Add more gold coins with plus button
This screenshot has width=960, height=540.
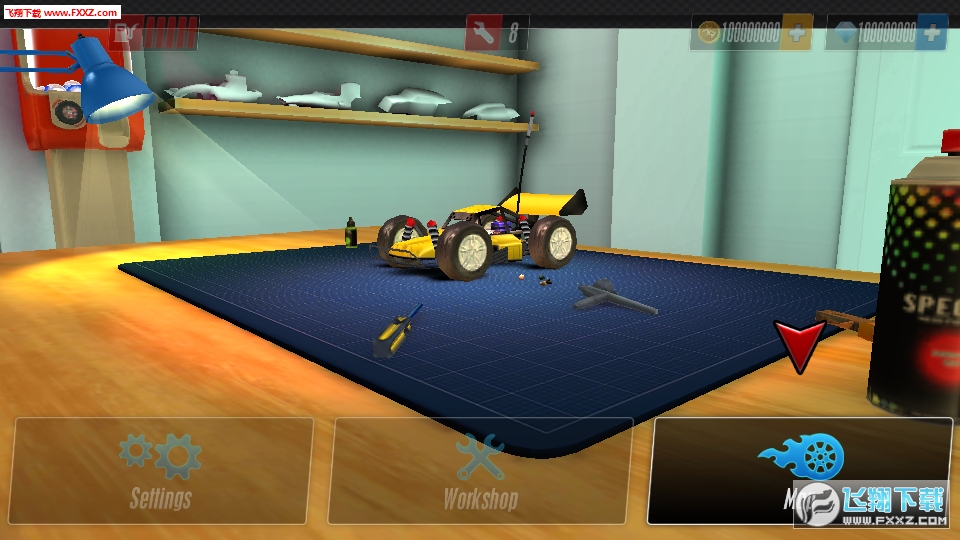click(797, 33)
